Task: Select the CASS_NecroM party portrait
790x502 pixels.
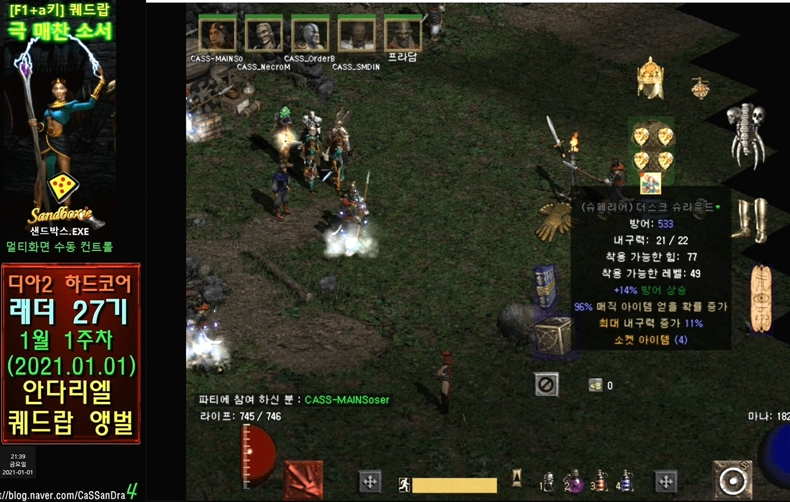Action: pyautogui.click(x=263, y=33)
